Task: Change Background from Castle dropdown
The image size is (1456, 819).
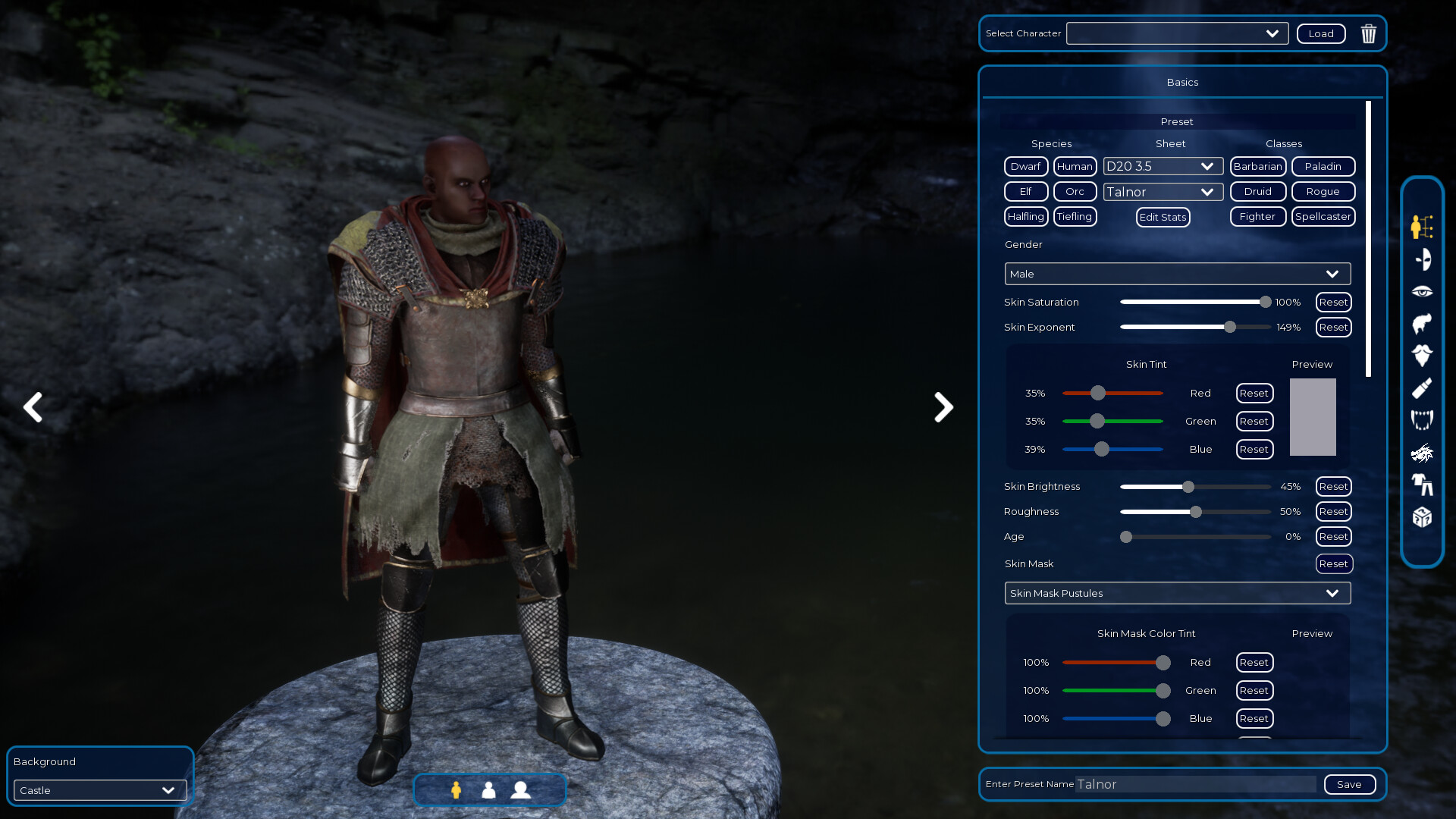Action: coord(99,790)
